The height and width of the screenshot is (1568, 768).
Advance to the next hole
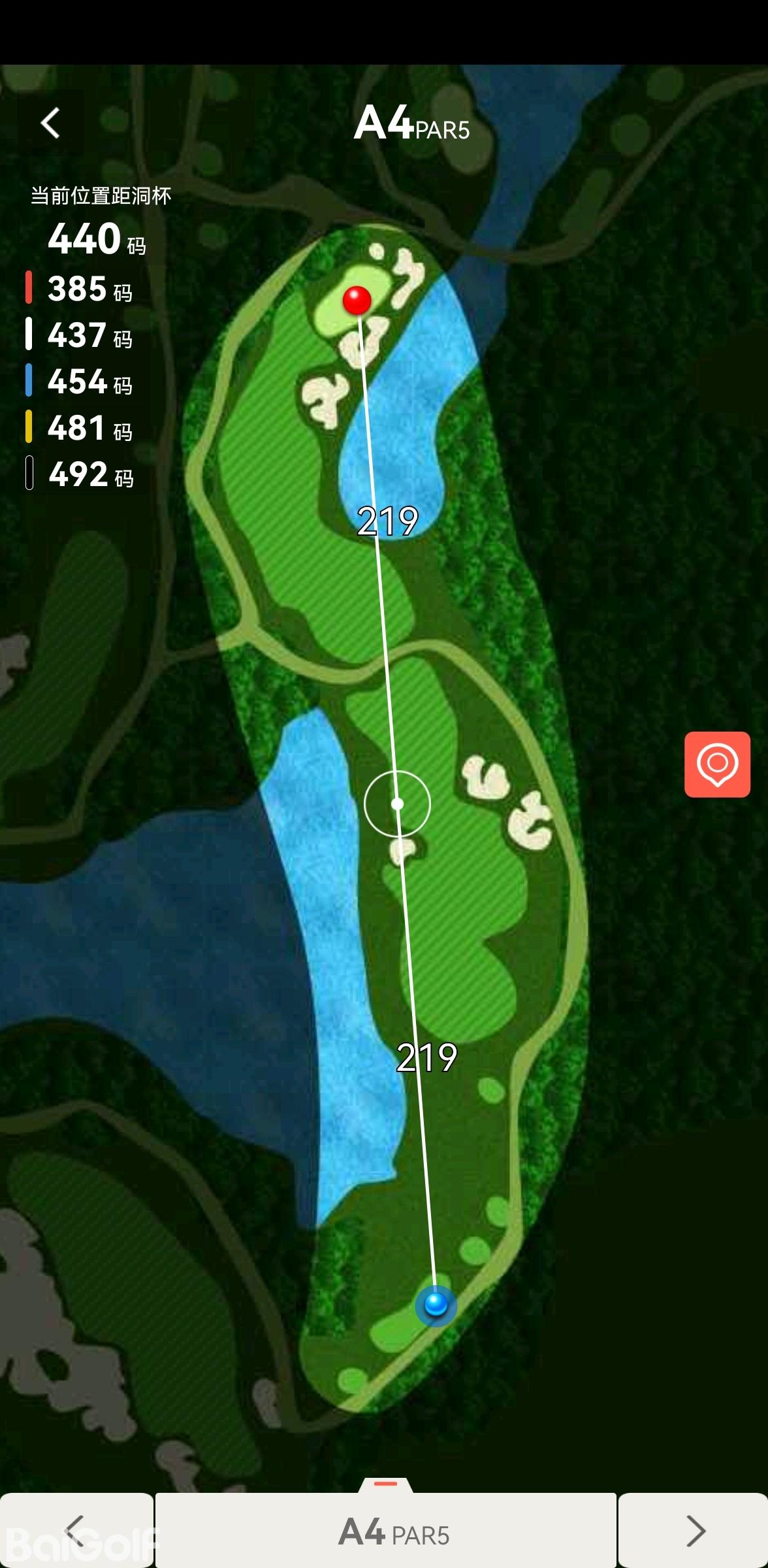[694, 1530]
